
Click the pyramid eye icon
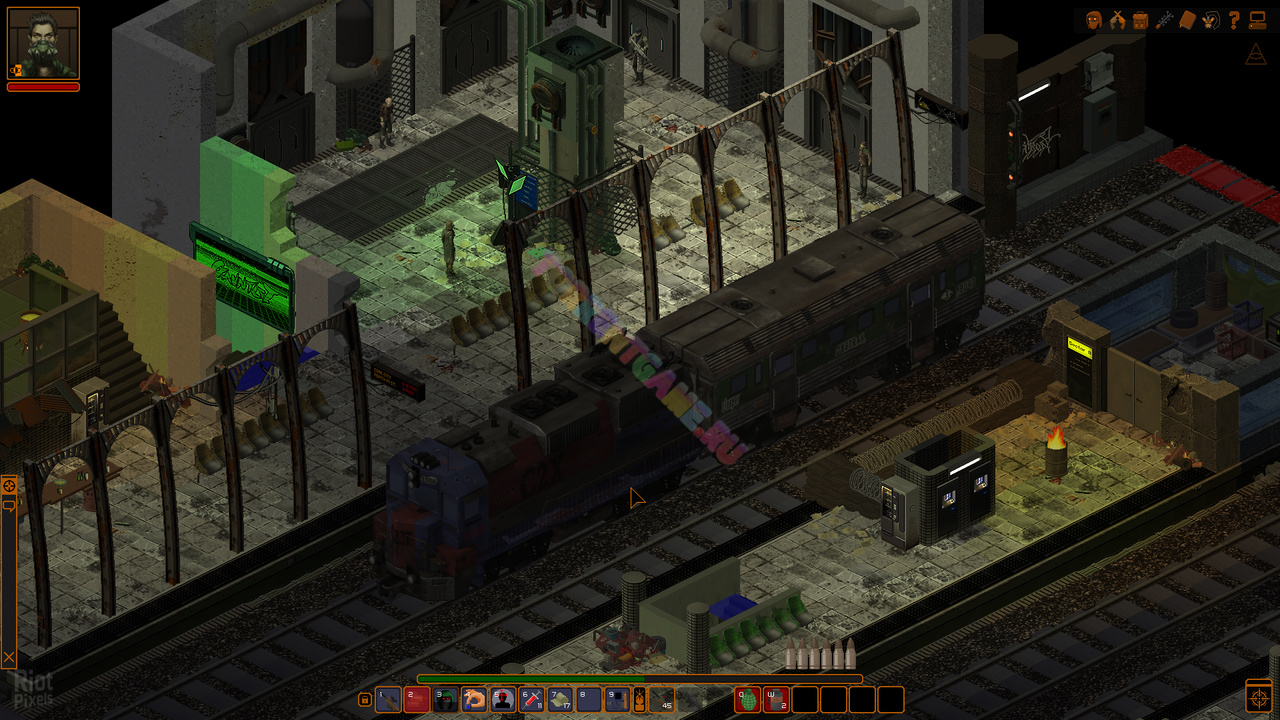[1258, 54]
